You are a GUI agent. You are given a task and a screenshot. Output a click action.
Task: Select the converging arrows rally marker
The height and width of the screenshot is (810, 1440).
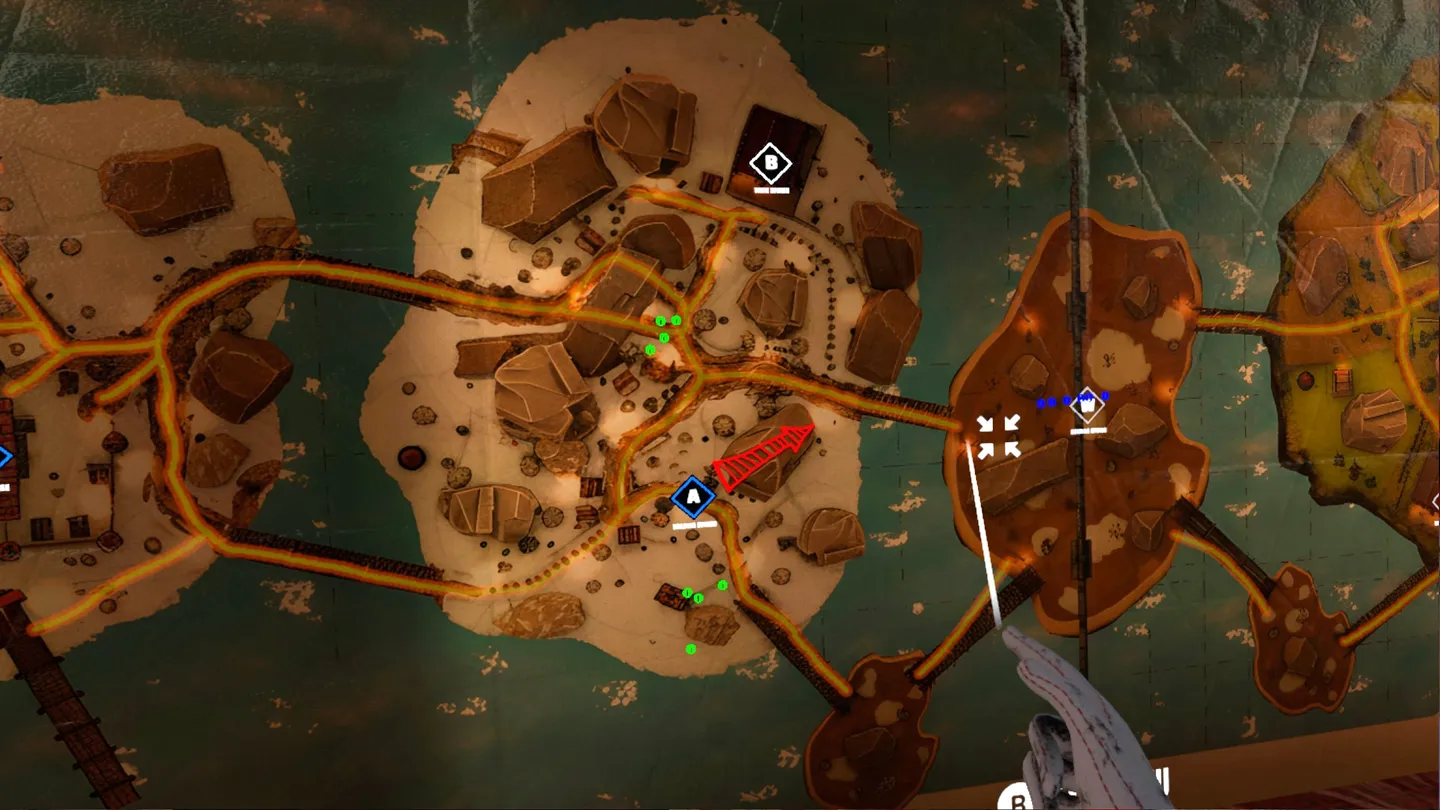[999, 437]
